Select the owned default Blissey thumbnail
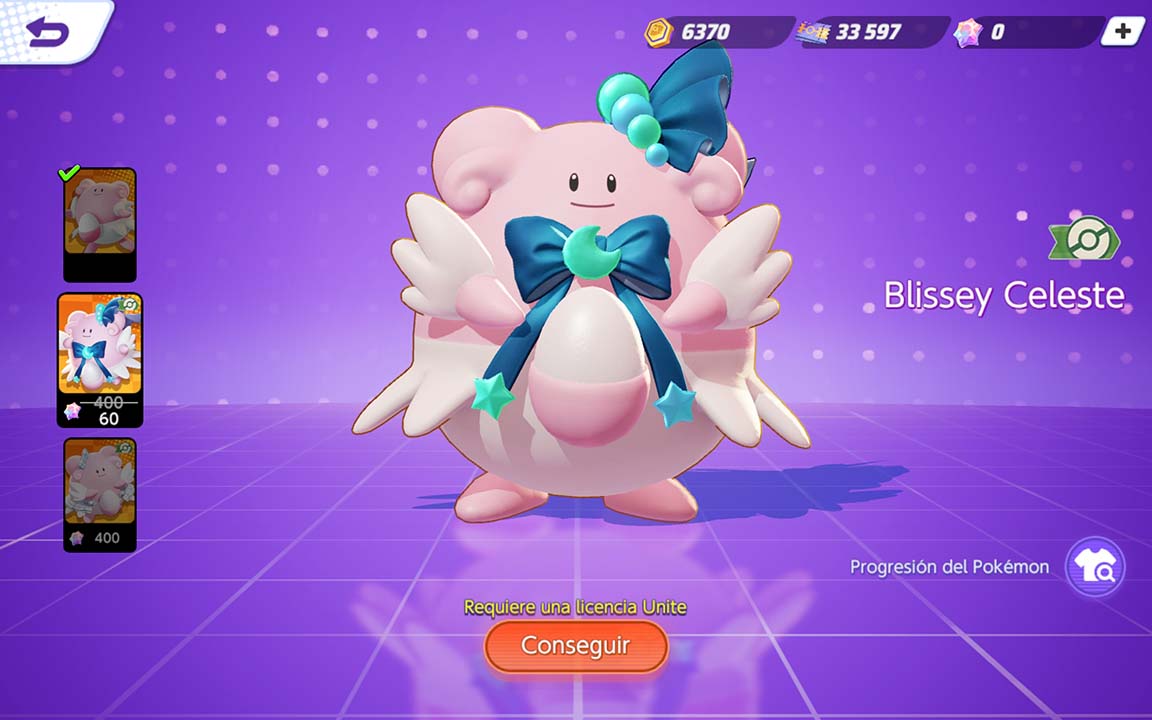 100,224
